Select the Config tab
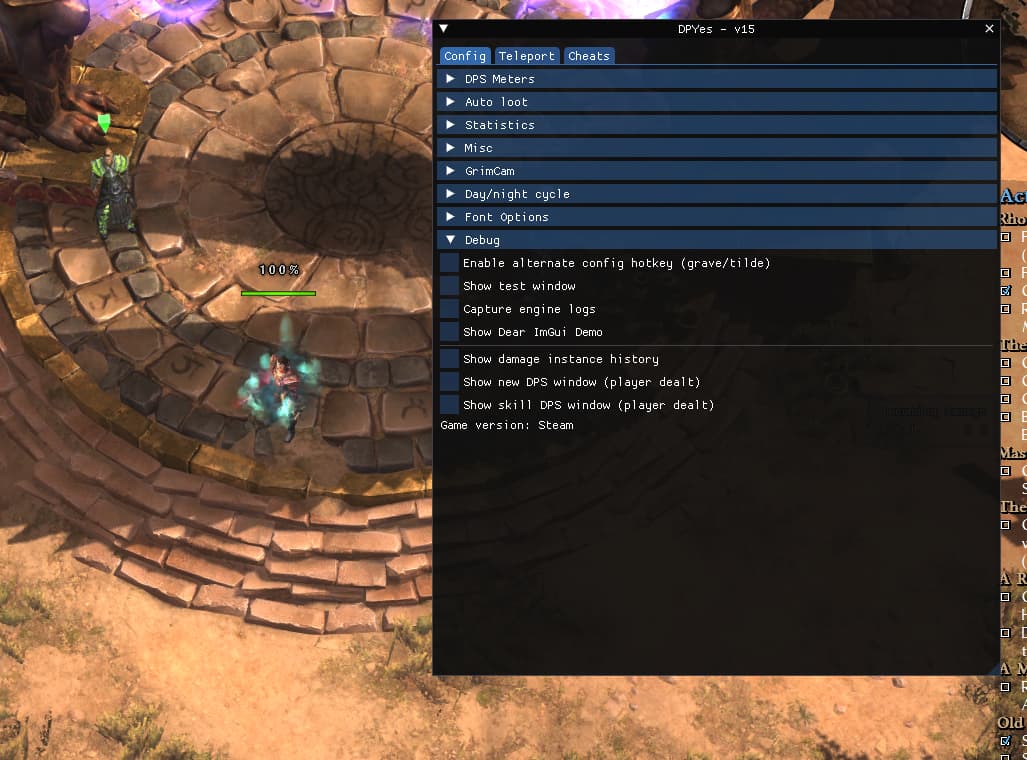 [x=465, y=56]
